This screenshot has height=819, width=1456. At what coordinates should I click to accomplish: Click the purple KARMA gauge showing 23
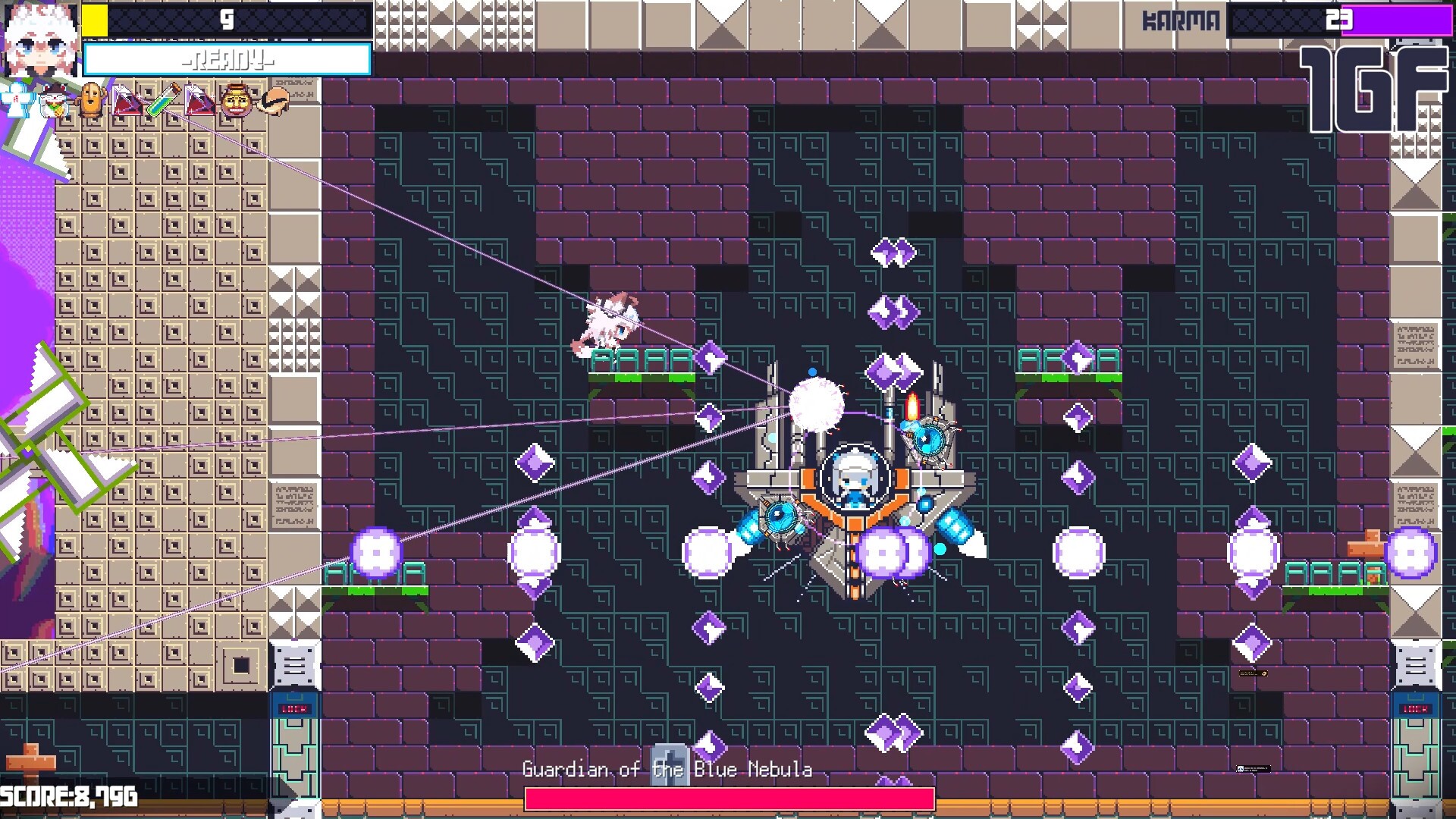coord(1395,21)
